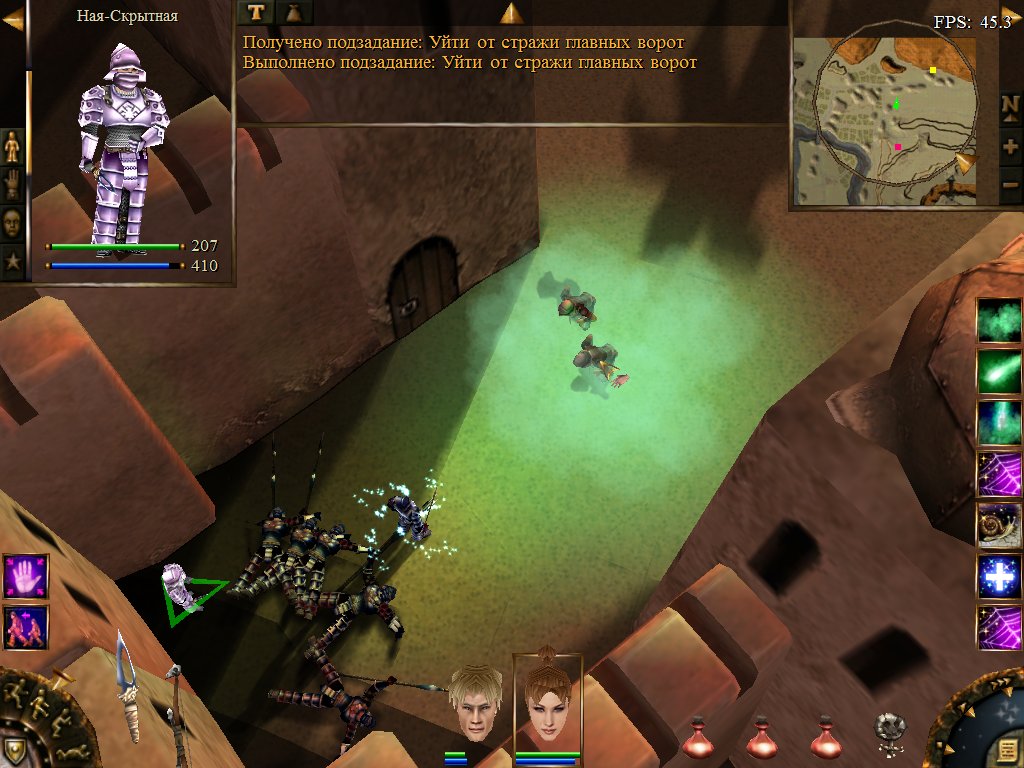The image size is (1024, 768).
Task: Cast the blue cross healing spell
Action: tap(1000, 576)
